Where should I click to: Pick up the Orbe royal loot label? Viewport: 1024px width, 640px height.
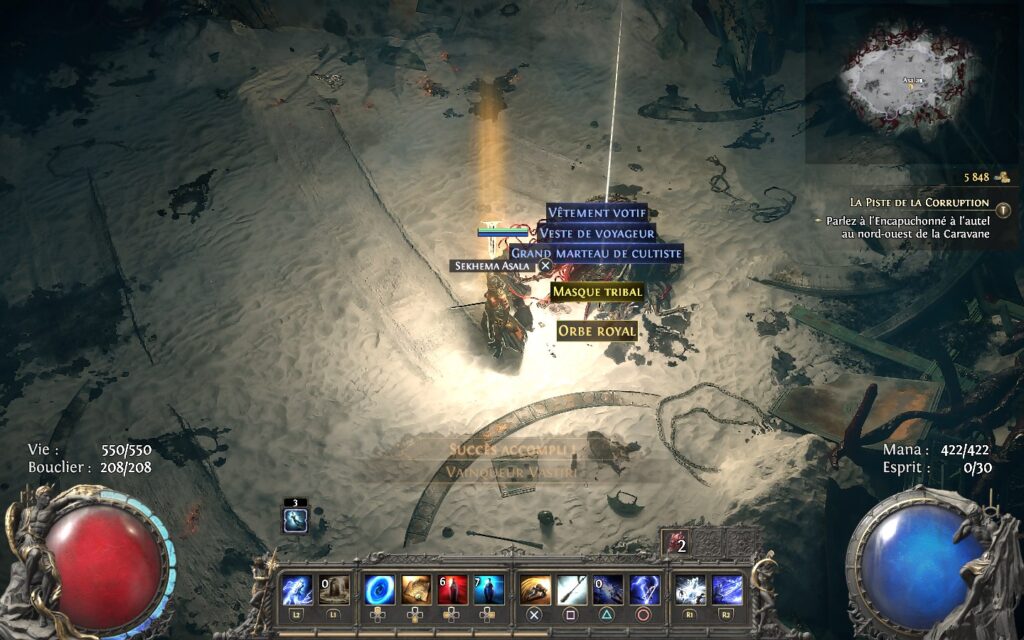point(597,330)
